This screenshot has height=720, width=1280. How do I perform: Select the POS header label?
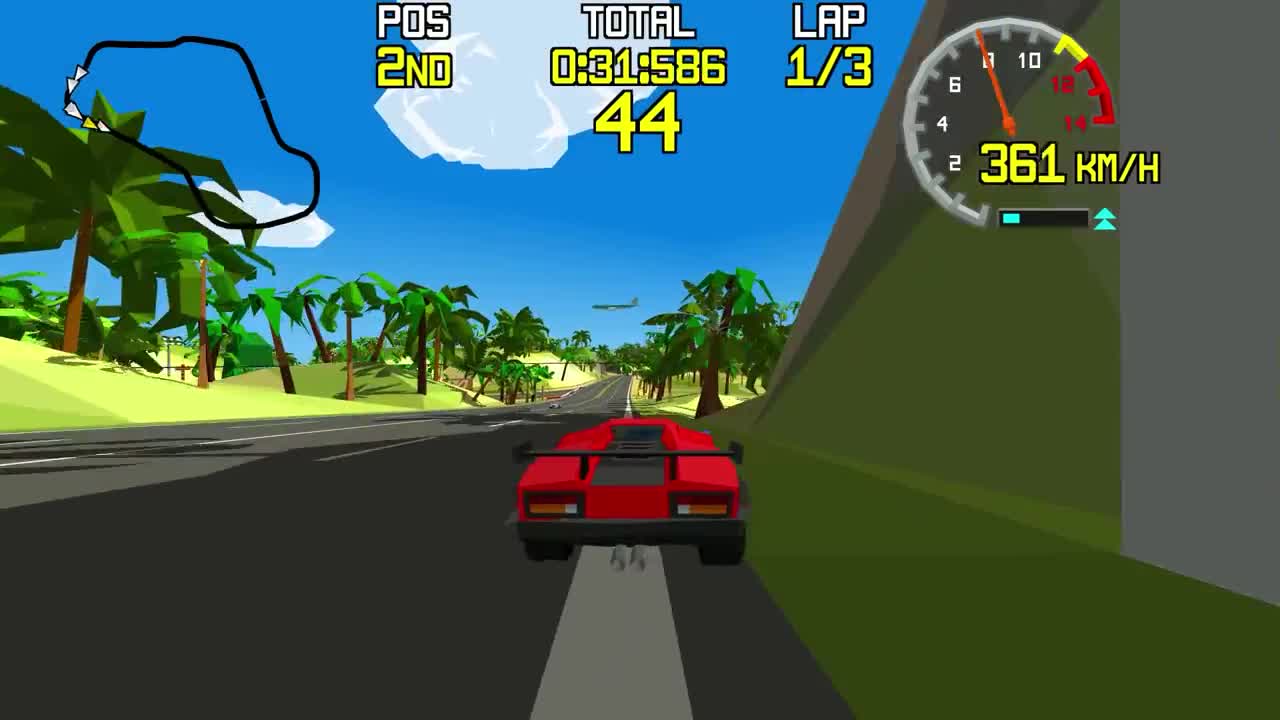tap(415, 17)
